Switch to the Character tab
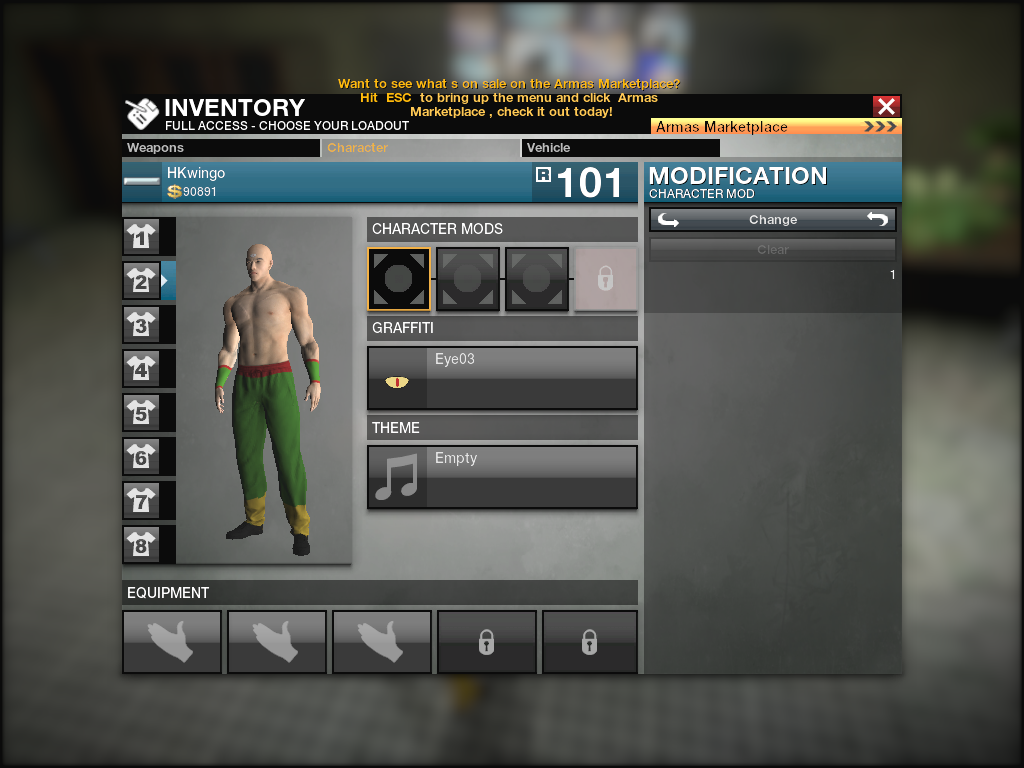The height and width of the screenshot is (768, 1024). pyautogui.click(x=421, y=148)
